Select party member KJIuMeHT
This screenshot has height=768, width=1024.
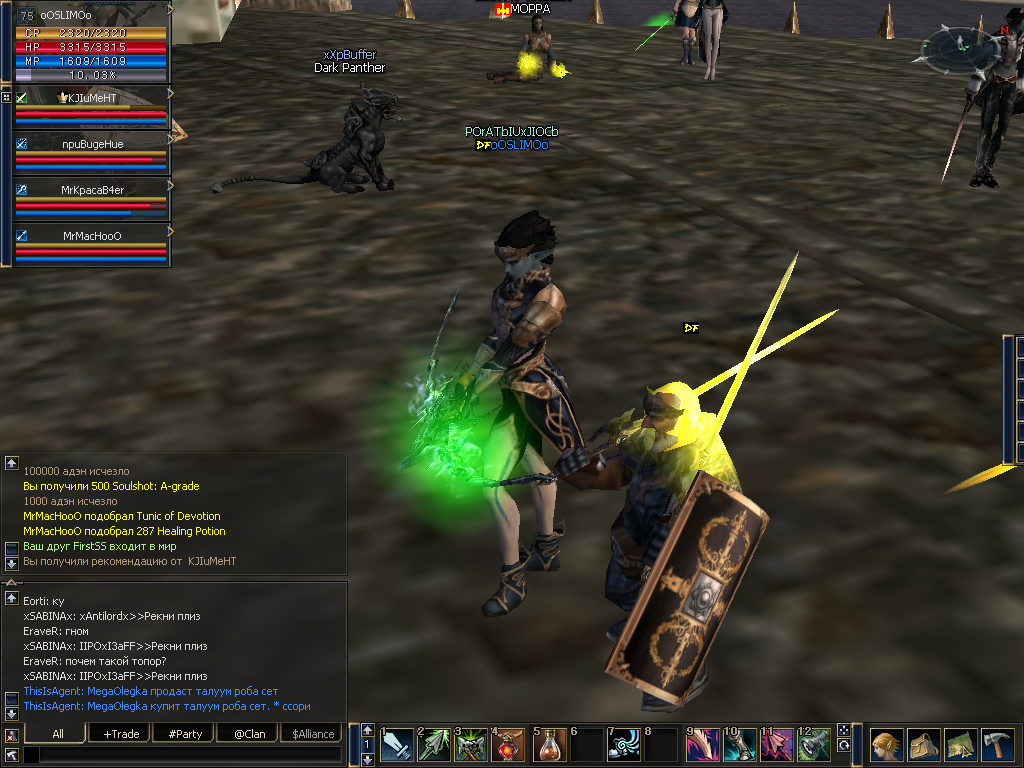[x=90, y=97]
